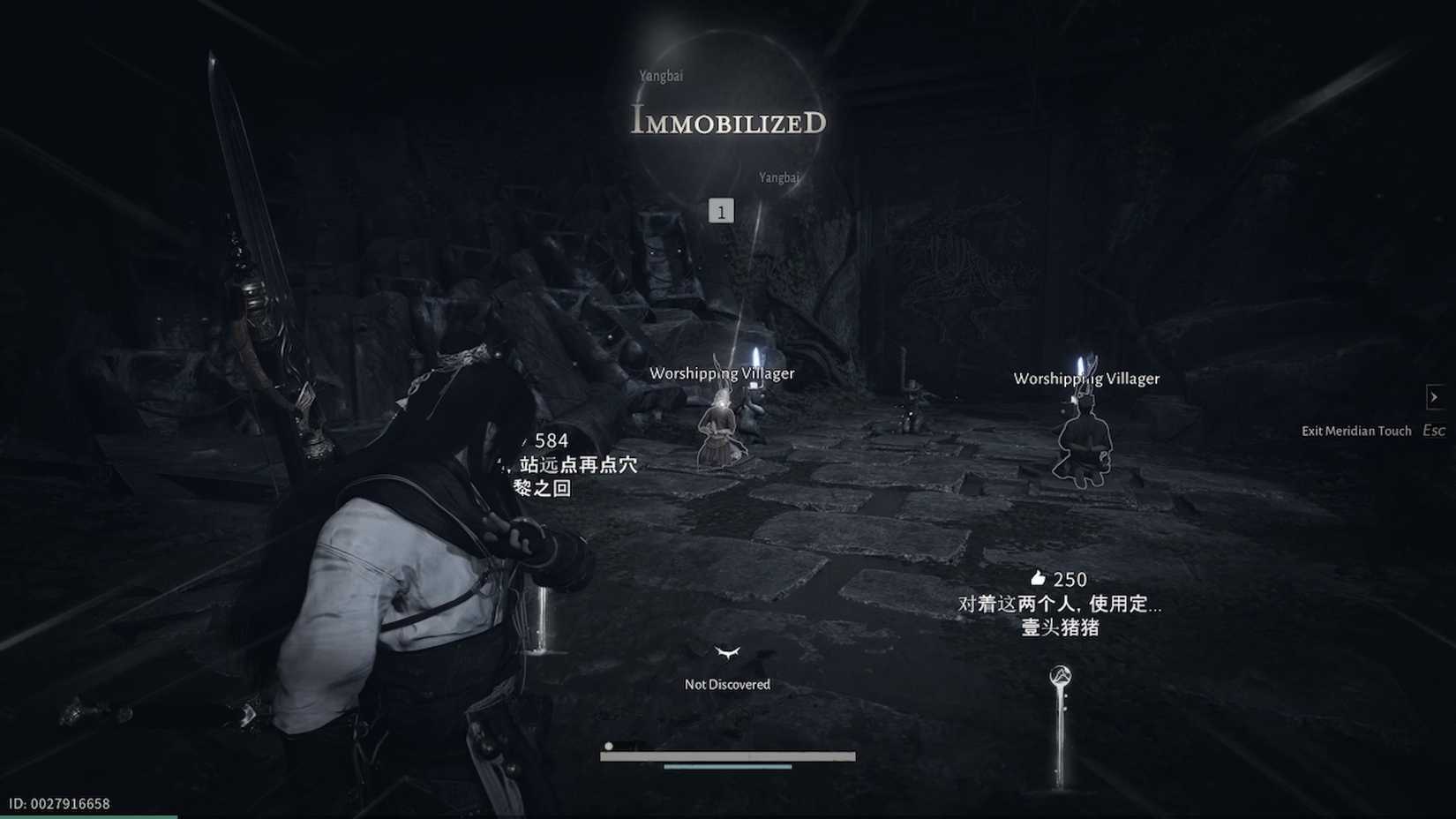
Task: Expand the chevron panel at the right edge
Action: click(1435, 397)
